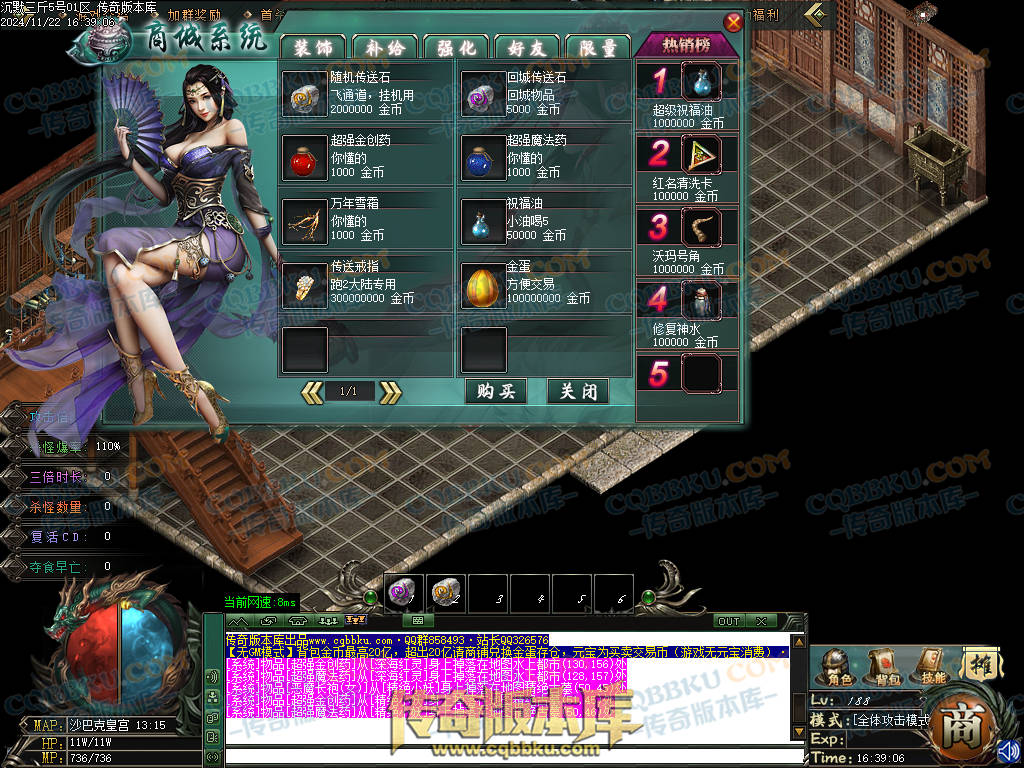
Task: Open the 背包 backpack
Action: [883, 665]
